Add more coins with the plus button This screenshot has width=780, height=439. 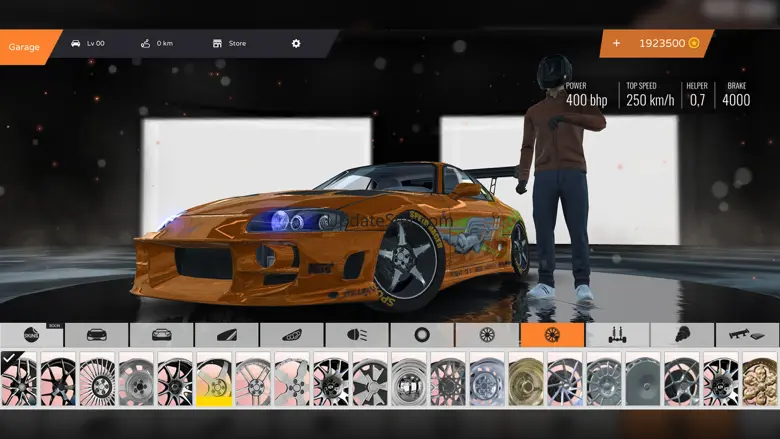[x=616, y=44]
